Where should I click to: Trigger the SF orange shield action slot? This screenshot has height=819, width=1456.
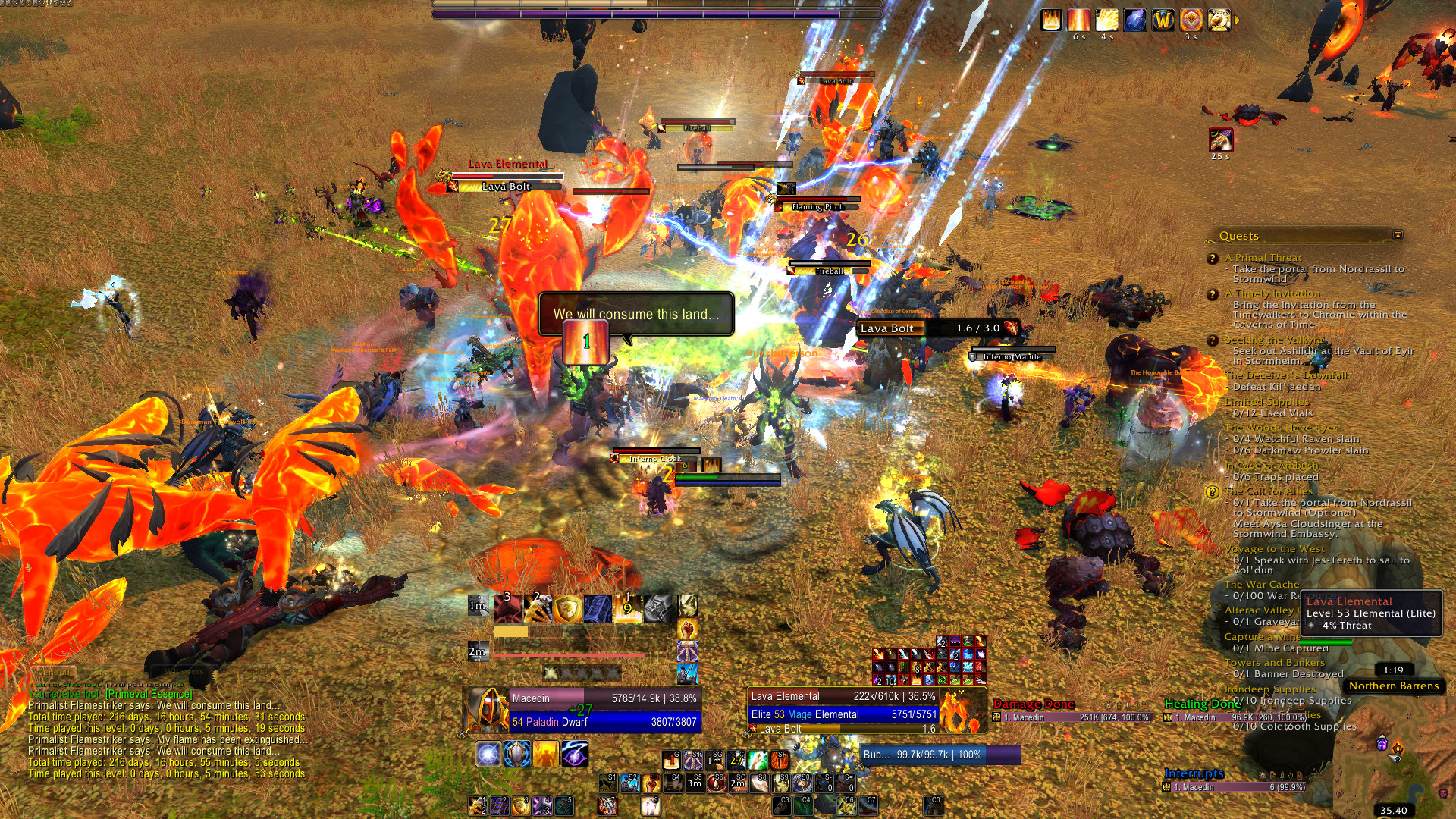point(780,759)
